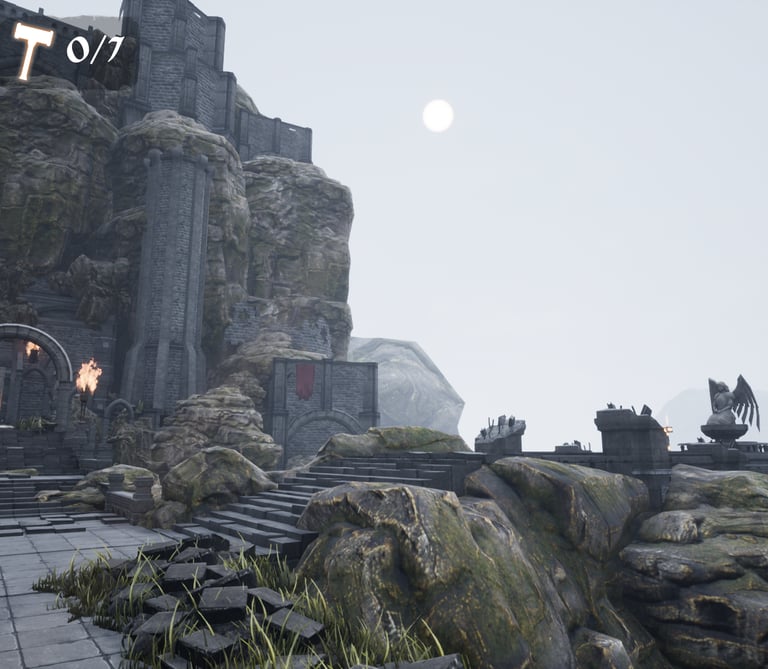Click the glowing hammer collectible icon
This screenshot has width=768, height=669.
click(33, 49)
